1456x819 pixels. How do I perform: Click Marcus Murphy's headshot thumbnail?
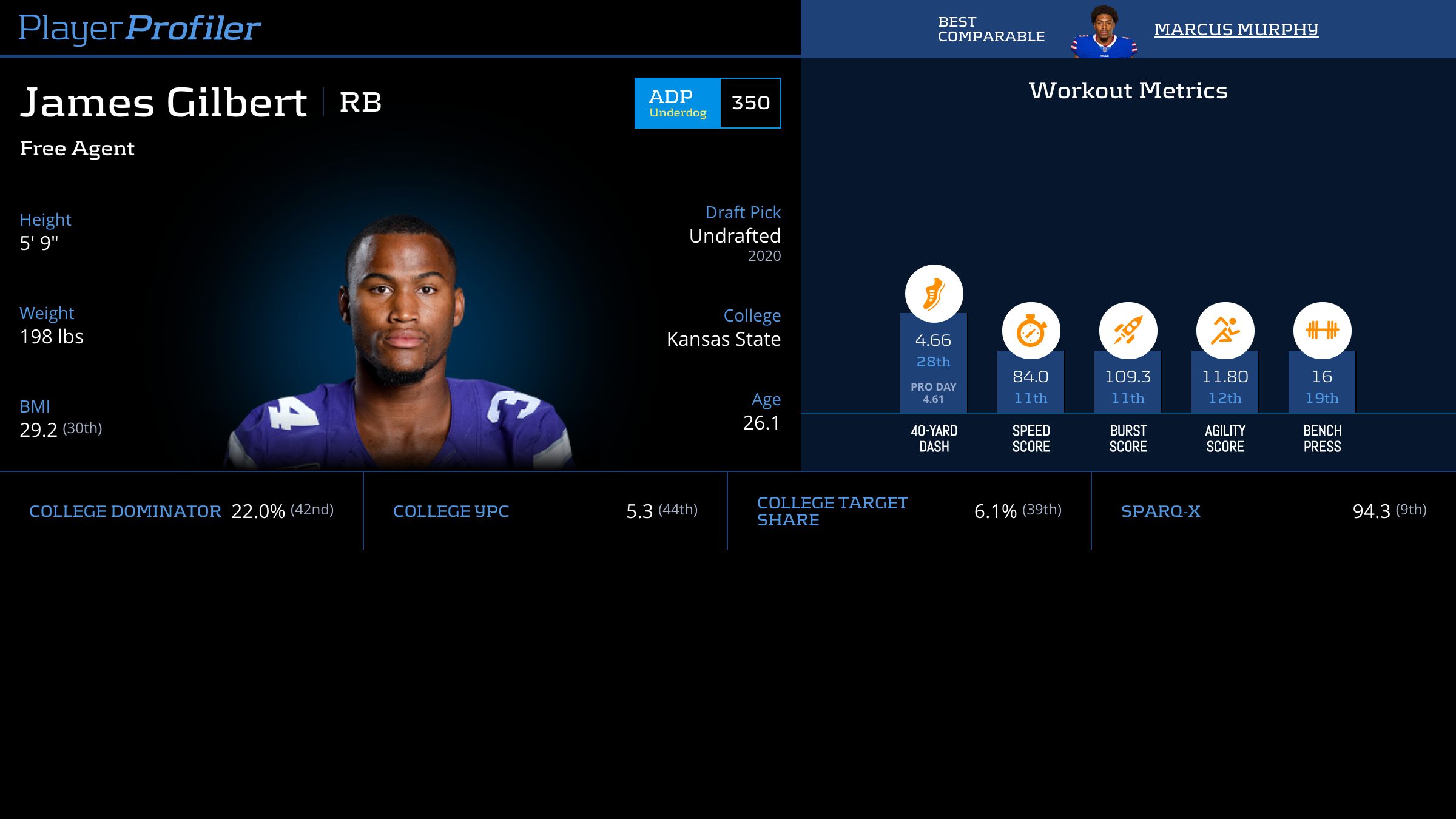coord(1104,32)
